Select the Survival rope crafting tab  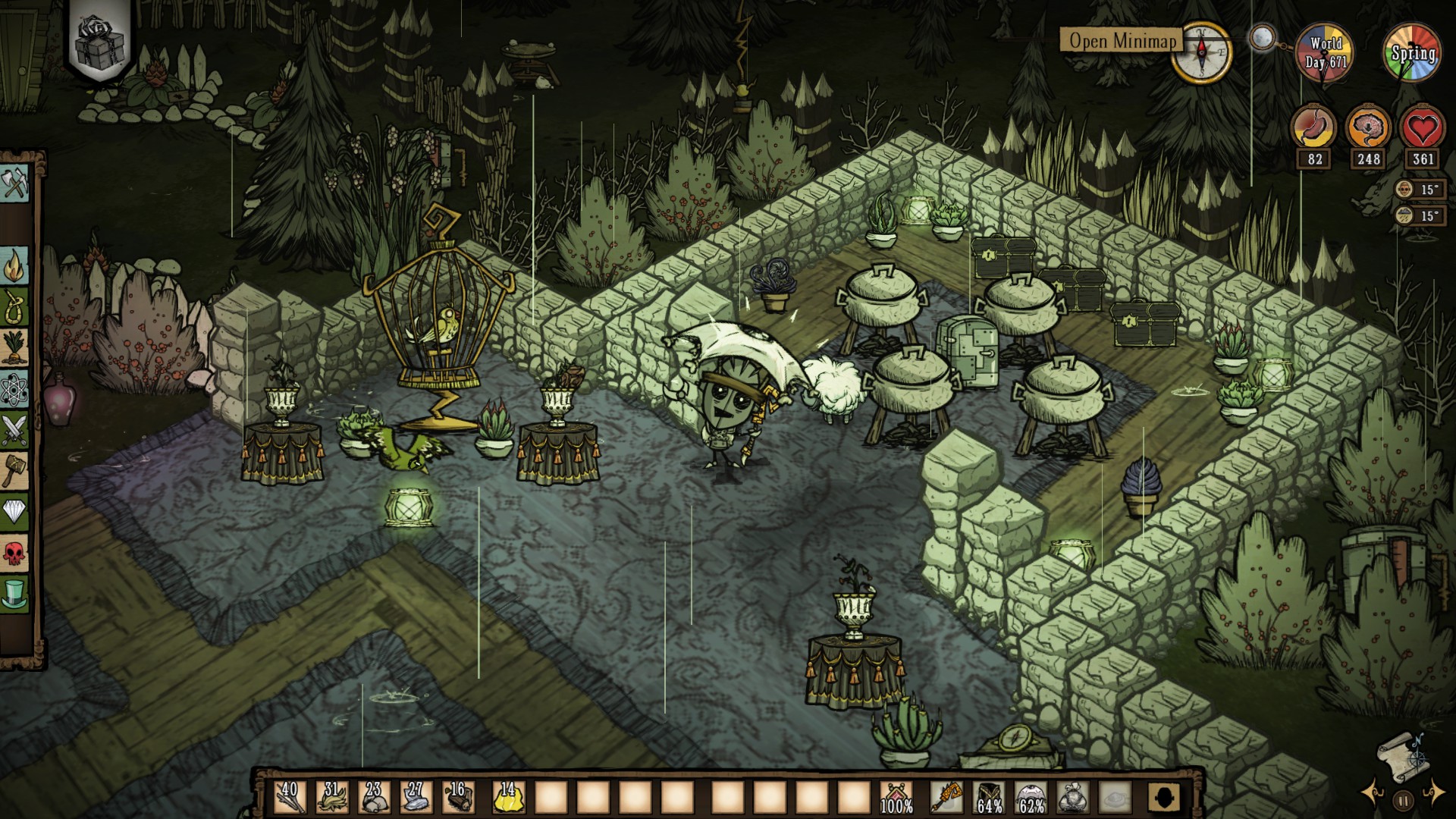click(14, 308)
